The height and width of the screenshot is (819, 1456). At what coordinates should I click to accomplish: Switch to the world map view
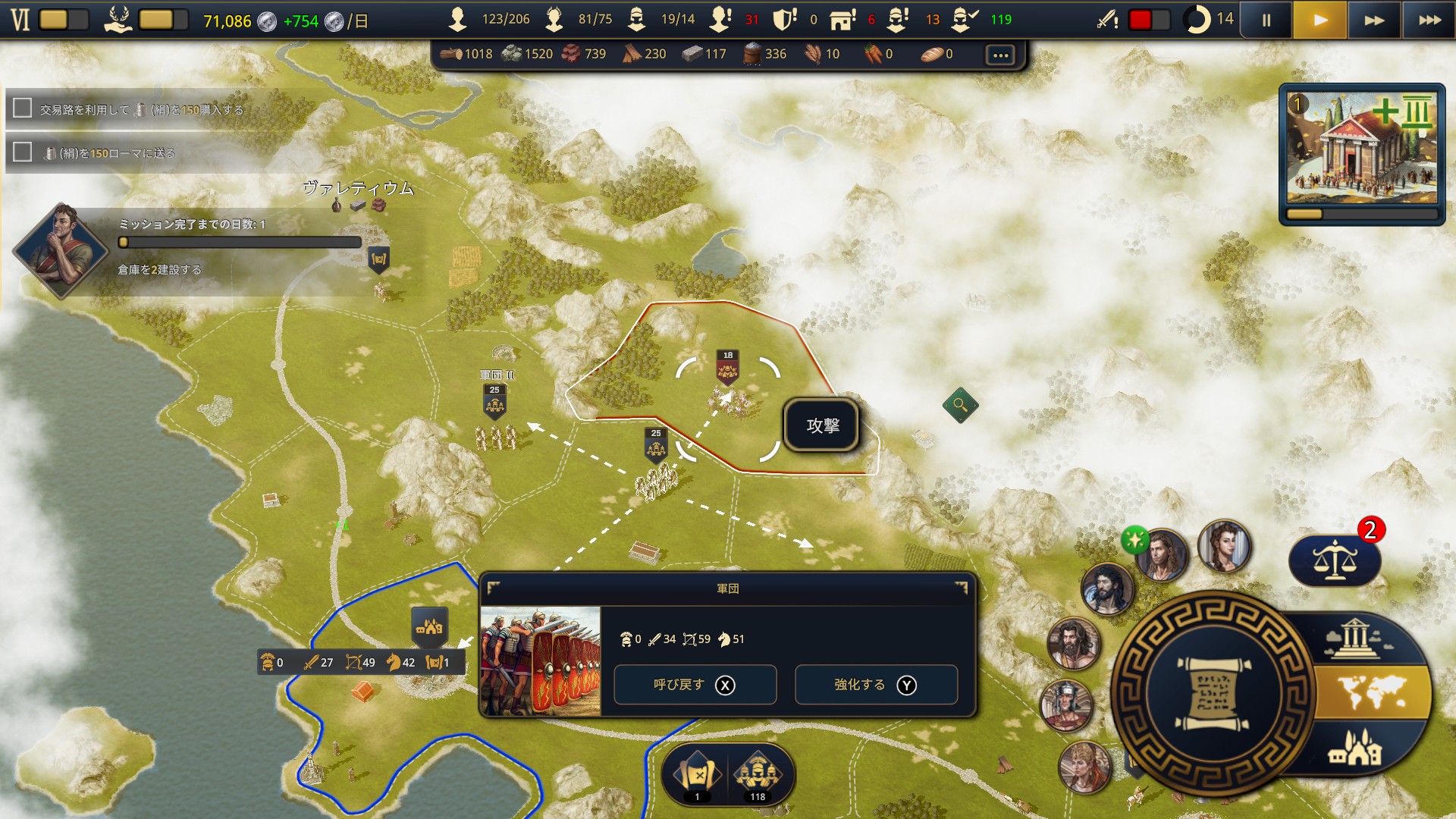1373,692
